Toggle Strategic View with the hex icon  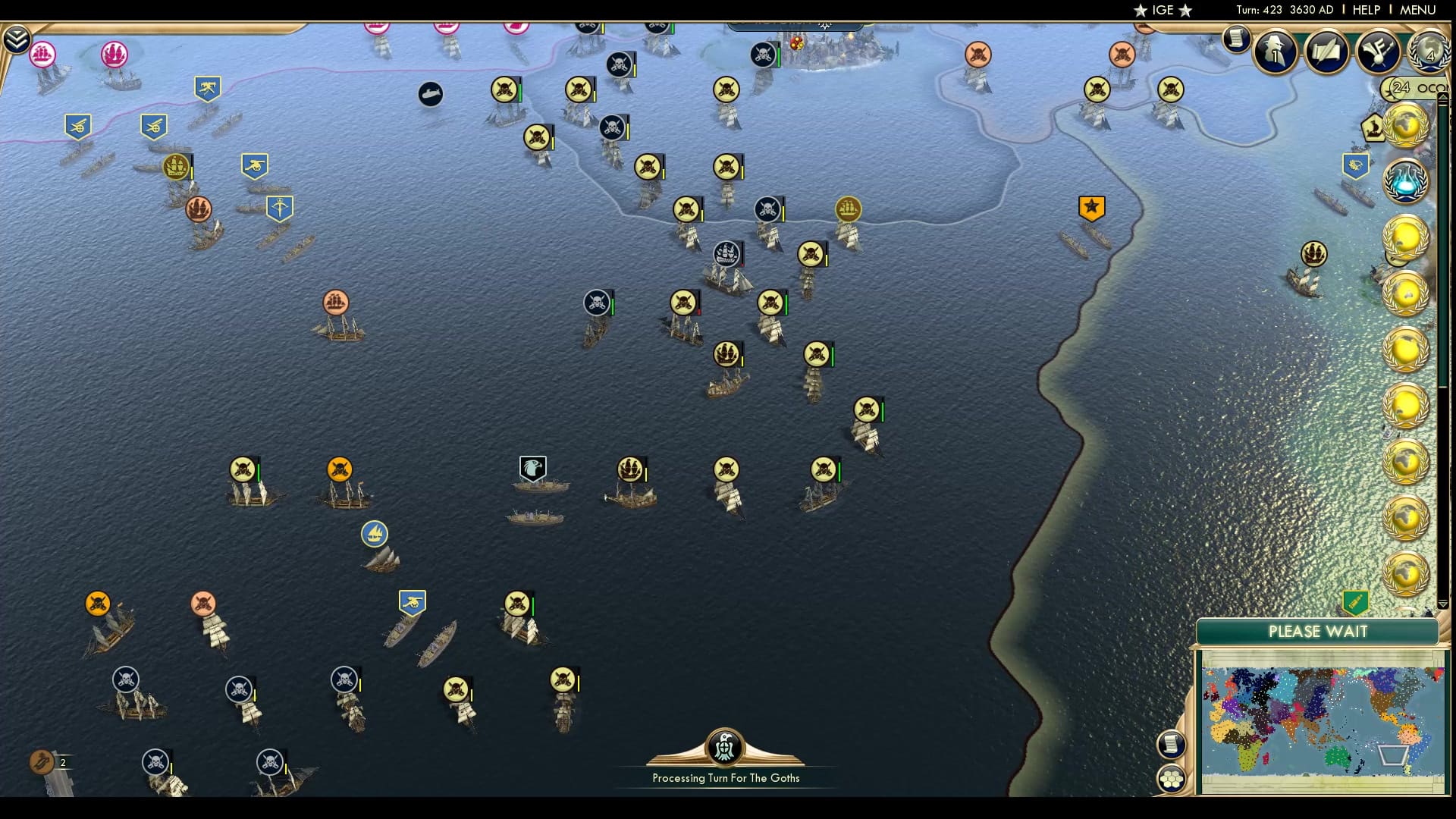1172,777
